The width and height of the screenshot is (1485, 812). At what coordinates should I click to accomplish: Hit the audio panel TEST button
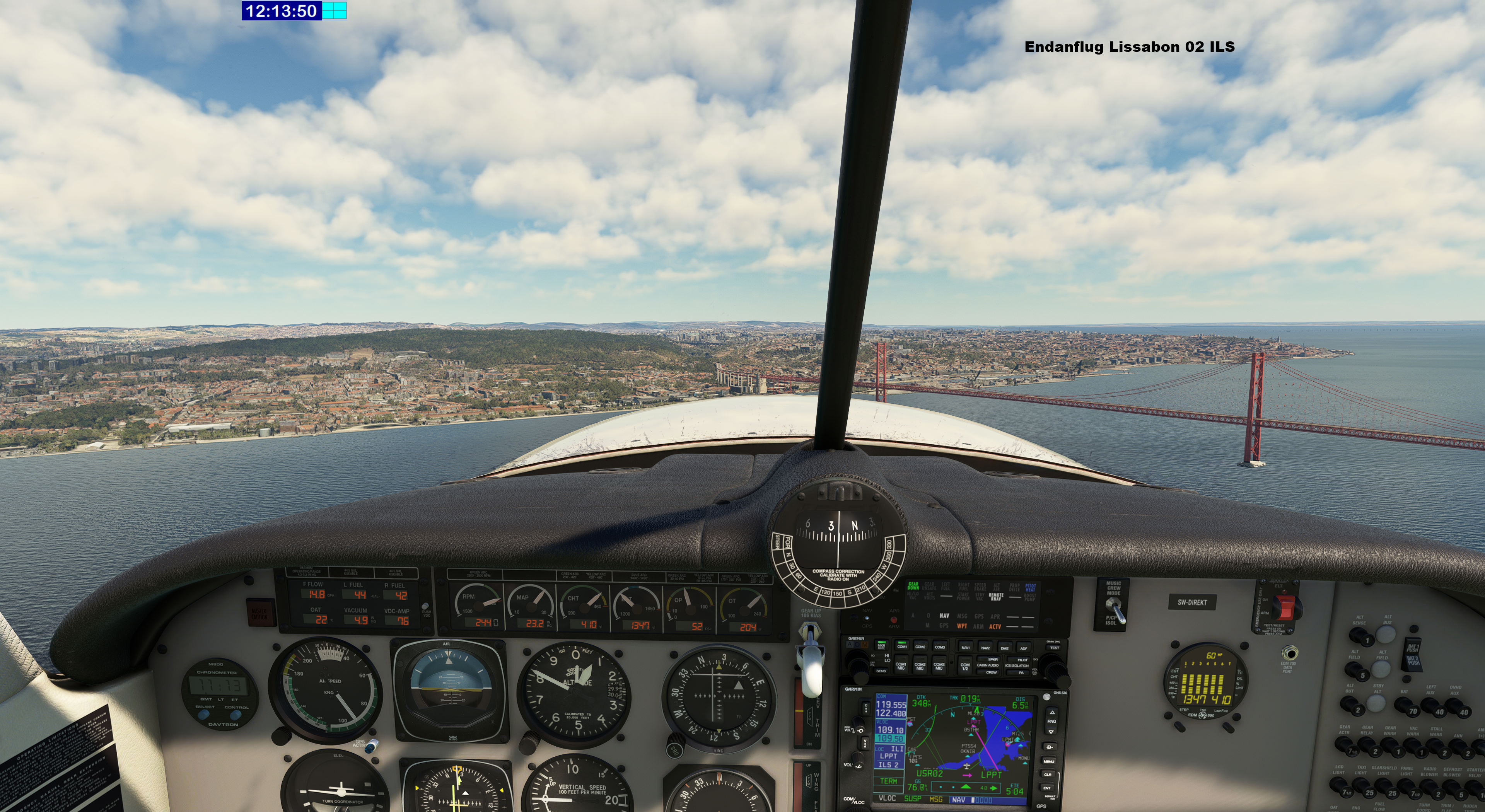pyautogui.click(x=1054, y=648)
